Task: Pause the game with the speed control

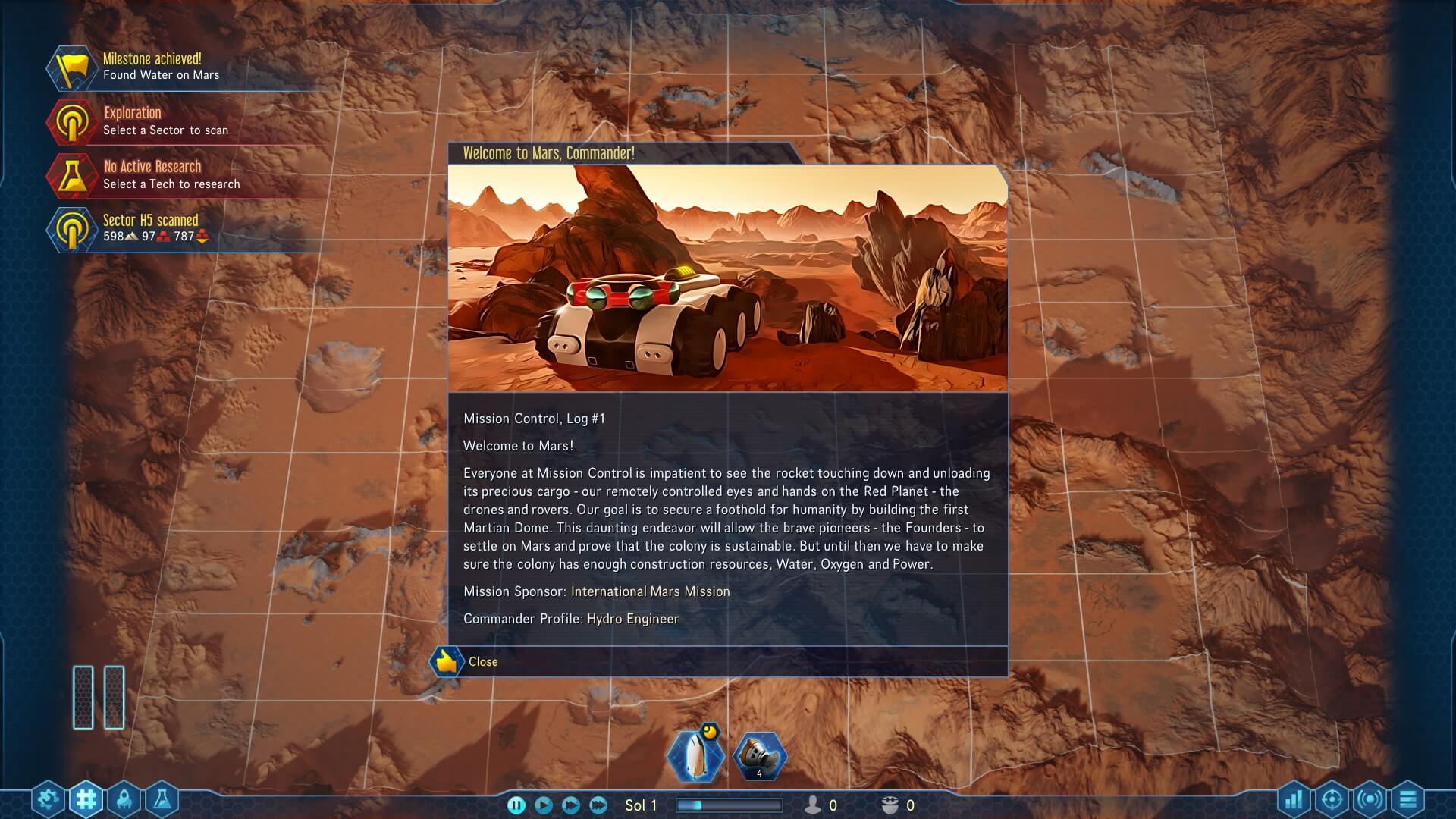Action: pos(516,805)
